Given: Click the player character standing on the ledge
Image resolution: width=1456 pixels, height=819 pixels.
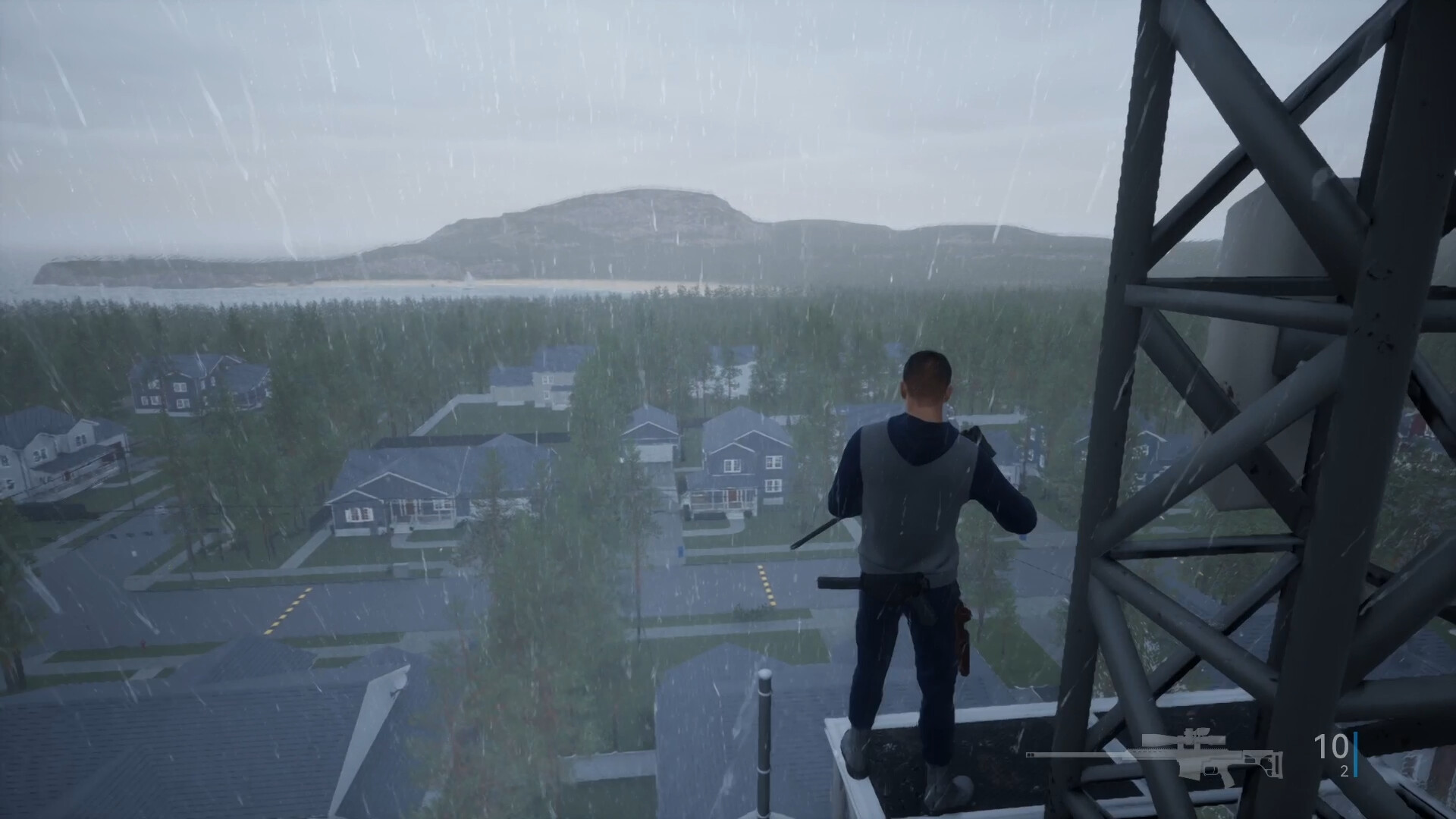Looking at the screenshot, I should [918, 546].
